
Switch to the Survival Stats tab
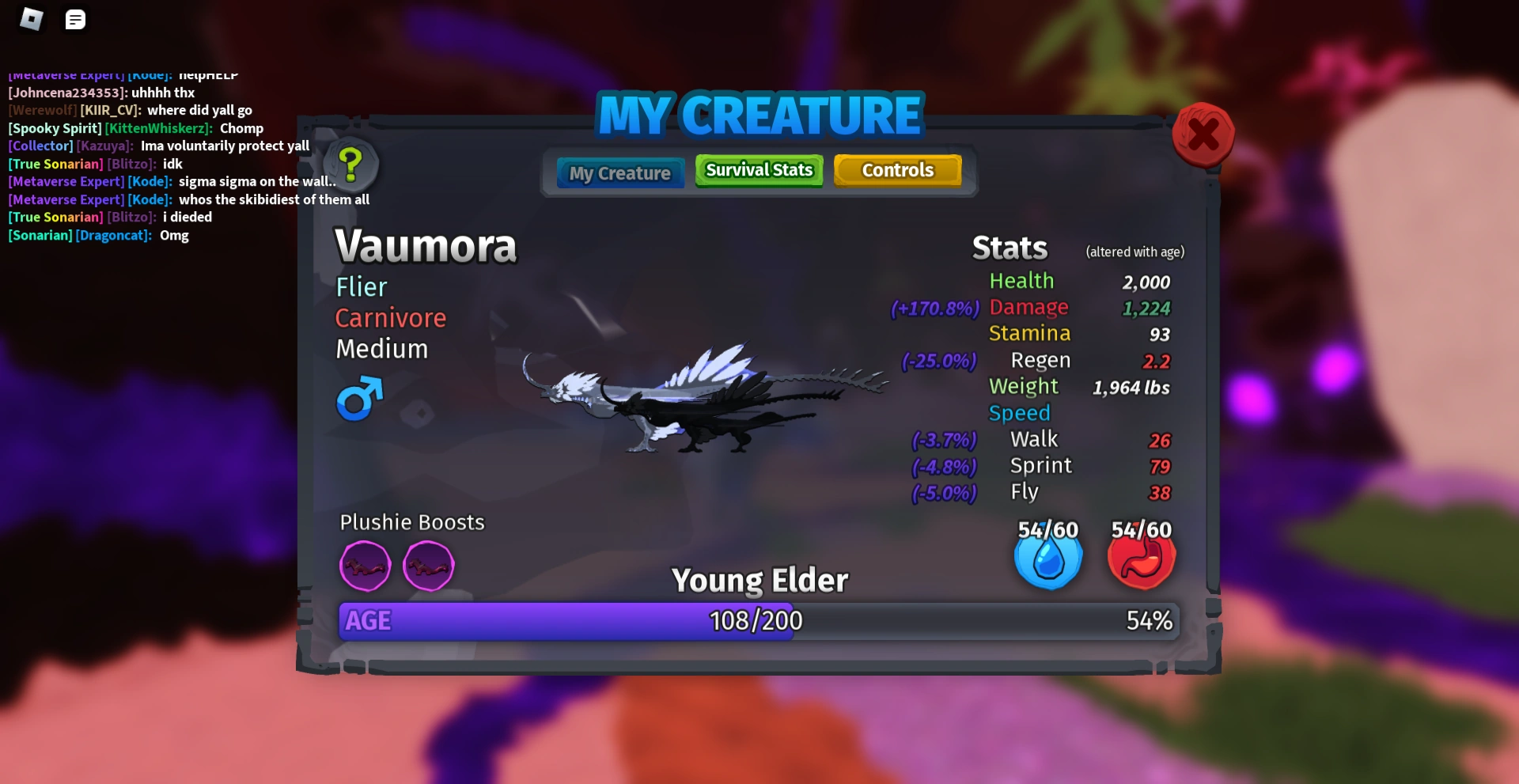[758, 170]
